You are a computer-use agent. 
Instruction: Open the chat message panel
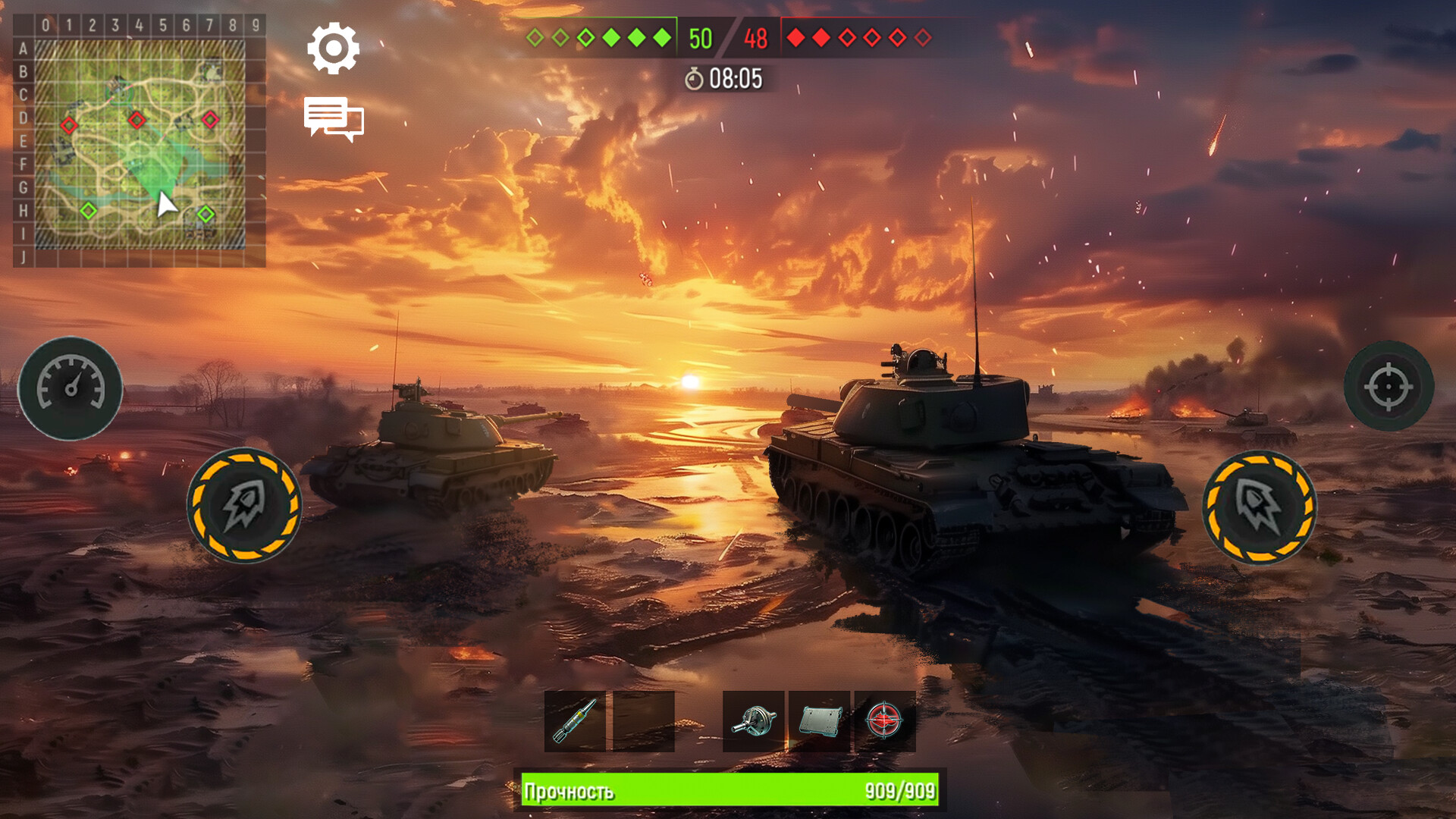[x=334, y=118]
